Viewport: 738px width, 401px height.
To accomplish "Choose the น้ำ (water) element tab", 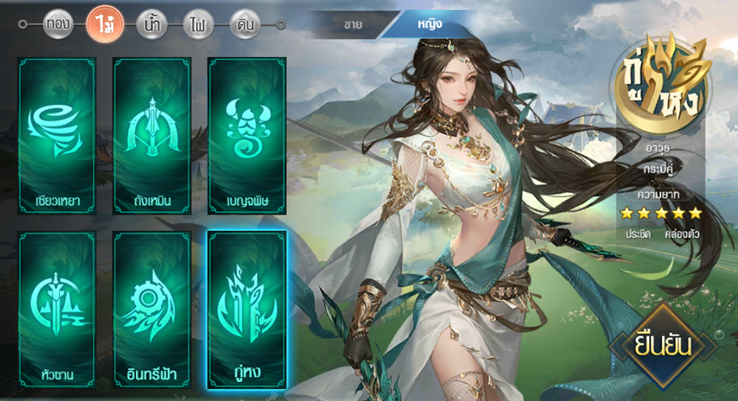I will (151, 24).
